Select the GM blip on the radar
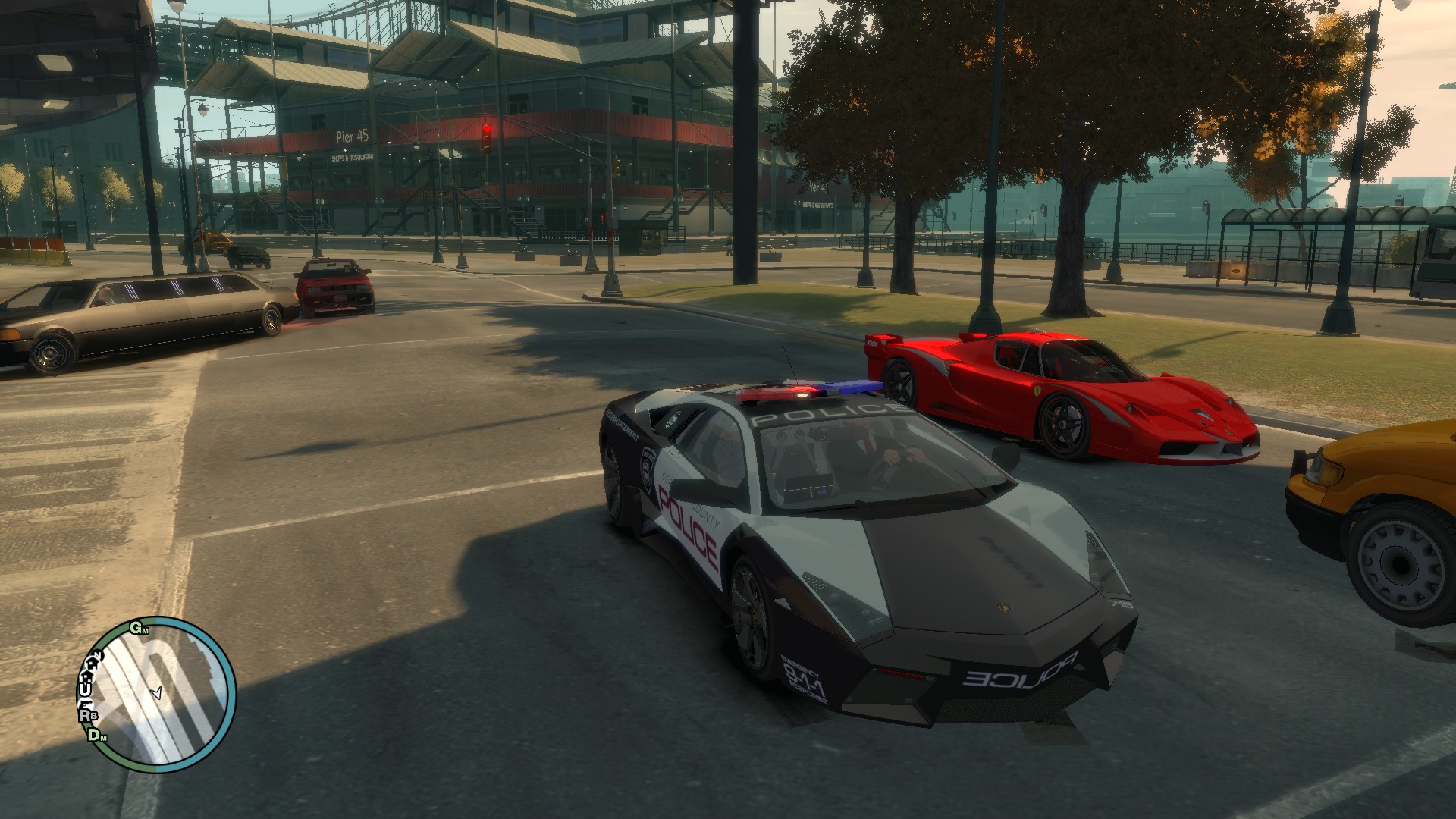The image size is (1456, 819). tap(139, 628)
